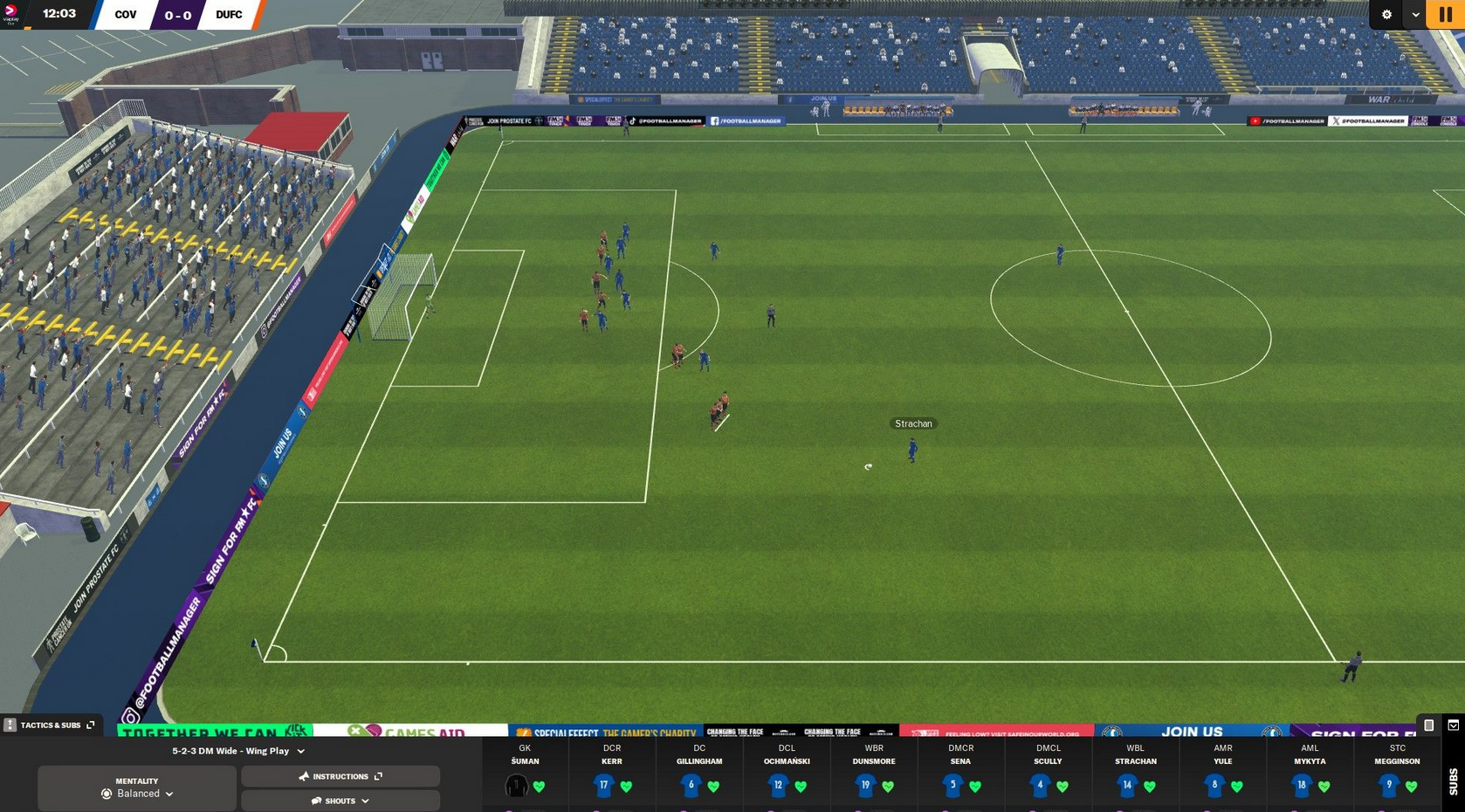Select striker Megginson's number 9 shirt
This screenshot has height=812, width=1465.
1390,785
